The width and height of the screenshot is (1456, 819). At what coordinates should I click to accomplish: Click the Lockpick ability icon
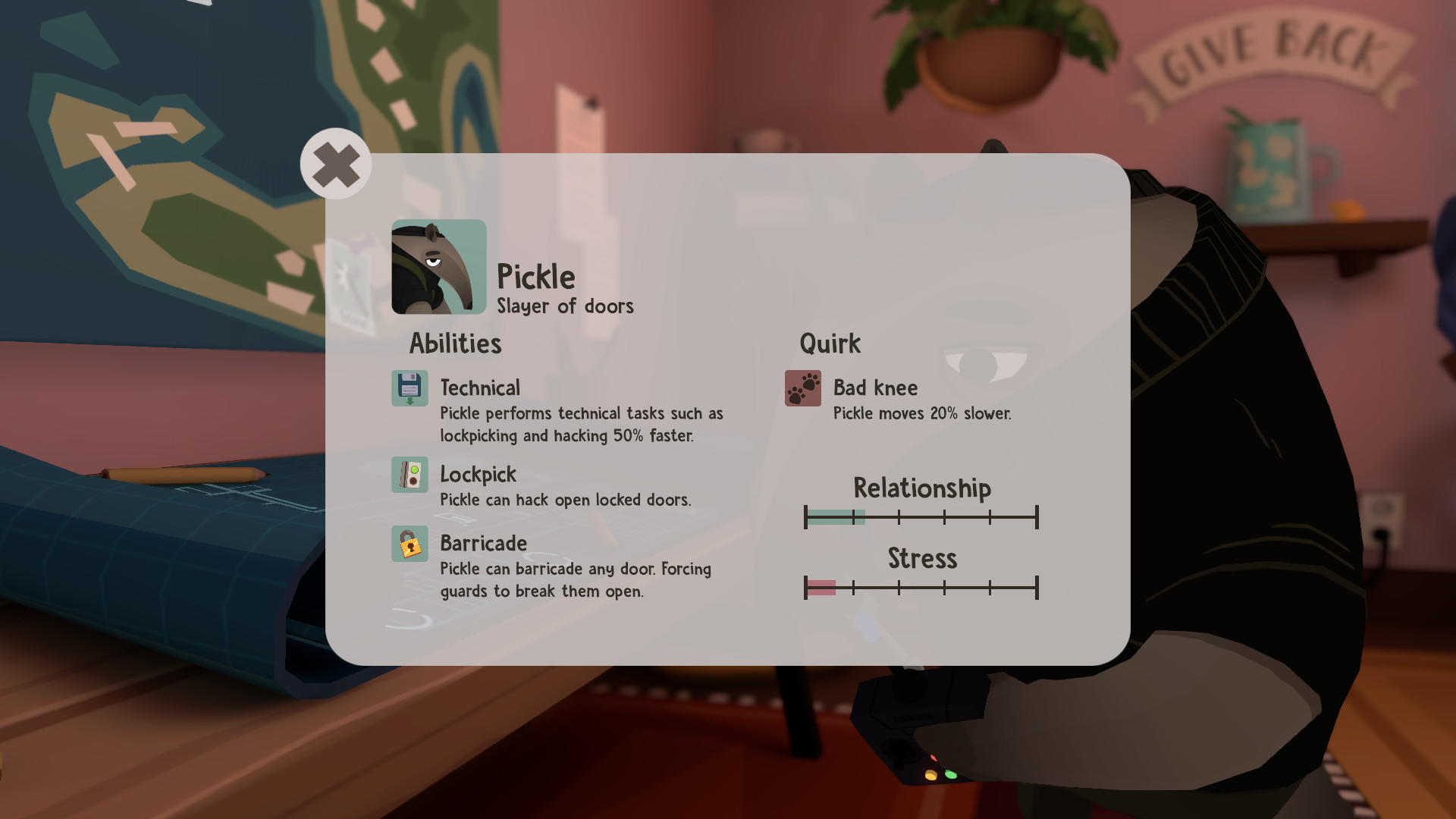click(409, 474)
